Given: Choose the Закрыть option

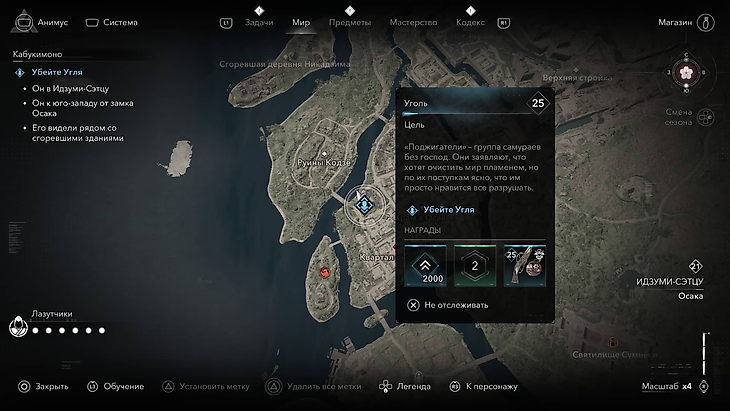Looking at the screenshot, I should pyautogui.click(x=44, y=386).
